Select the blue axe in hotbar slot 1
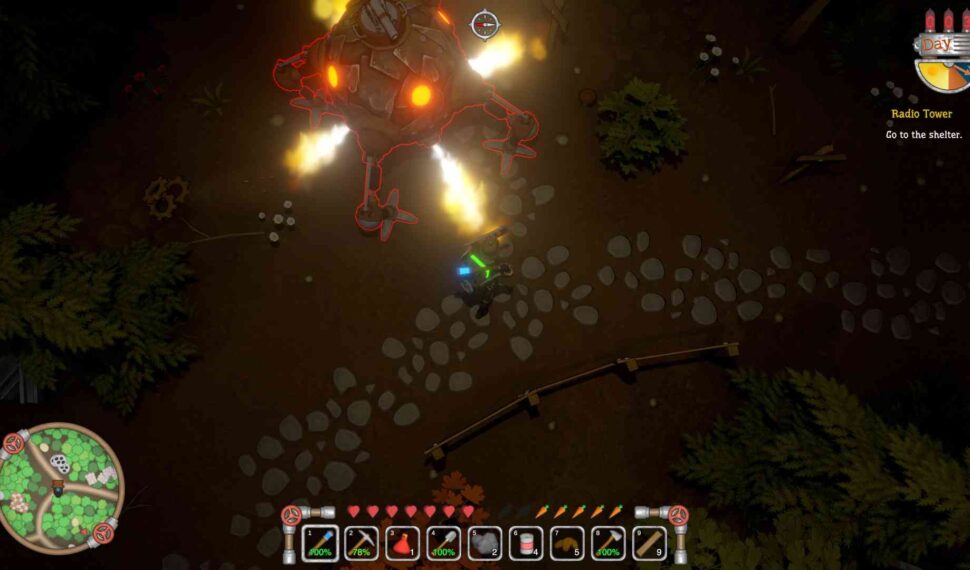 pyautogui.click(x=320, y=543)
